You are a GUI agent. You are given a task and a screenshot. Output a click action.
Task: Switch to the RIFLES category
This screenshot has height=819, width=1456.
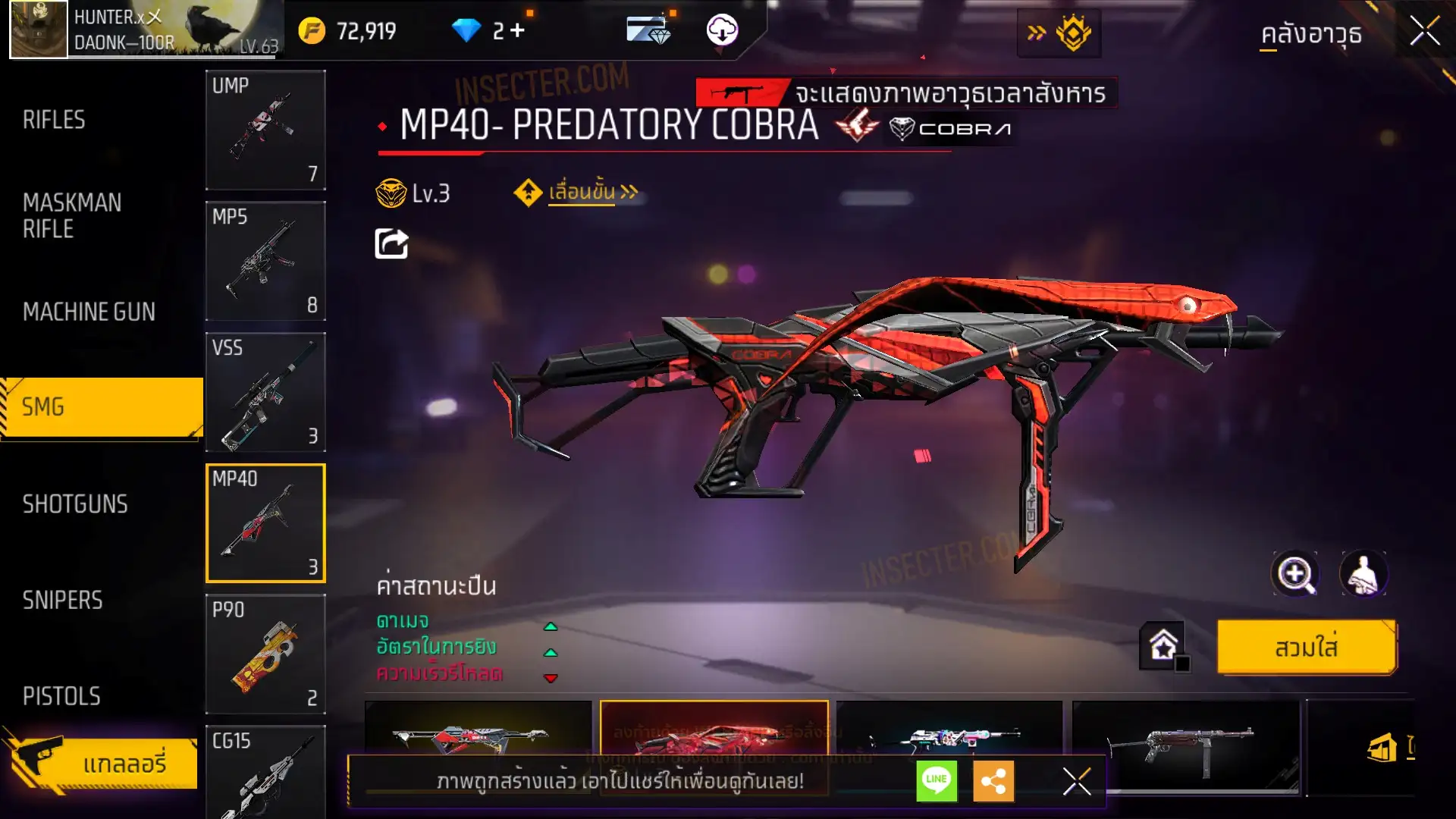tap(54, 120)
